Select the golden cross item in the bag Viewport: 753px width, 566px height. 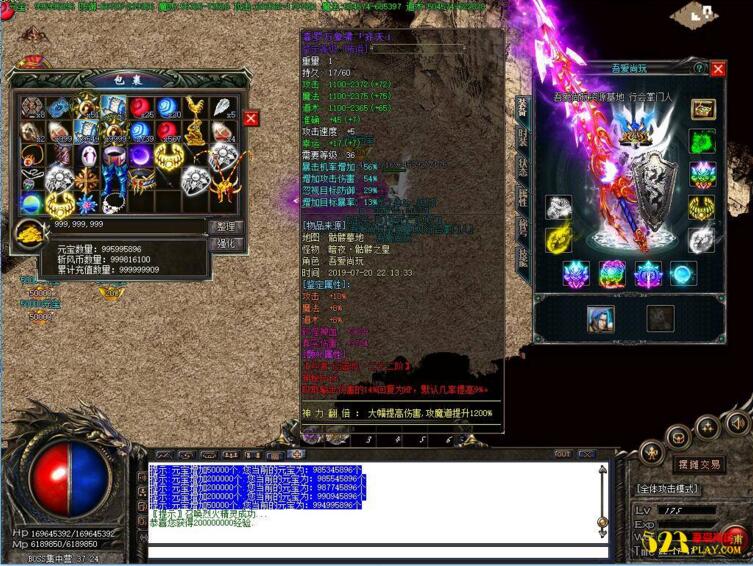click(x=86, y=180)
